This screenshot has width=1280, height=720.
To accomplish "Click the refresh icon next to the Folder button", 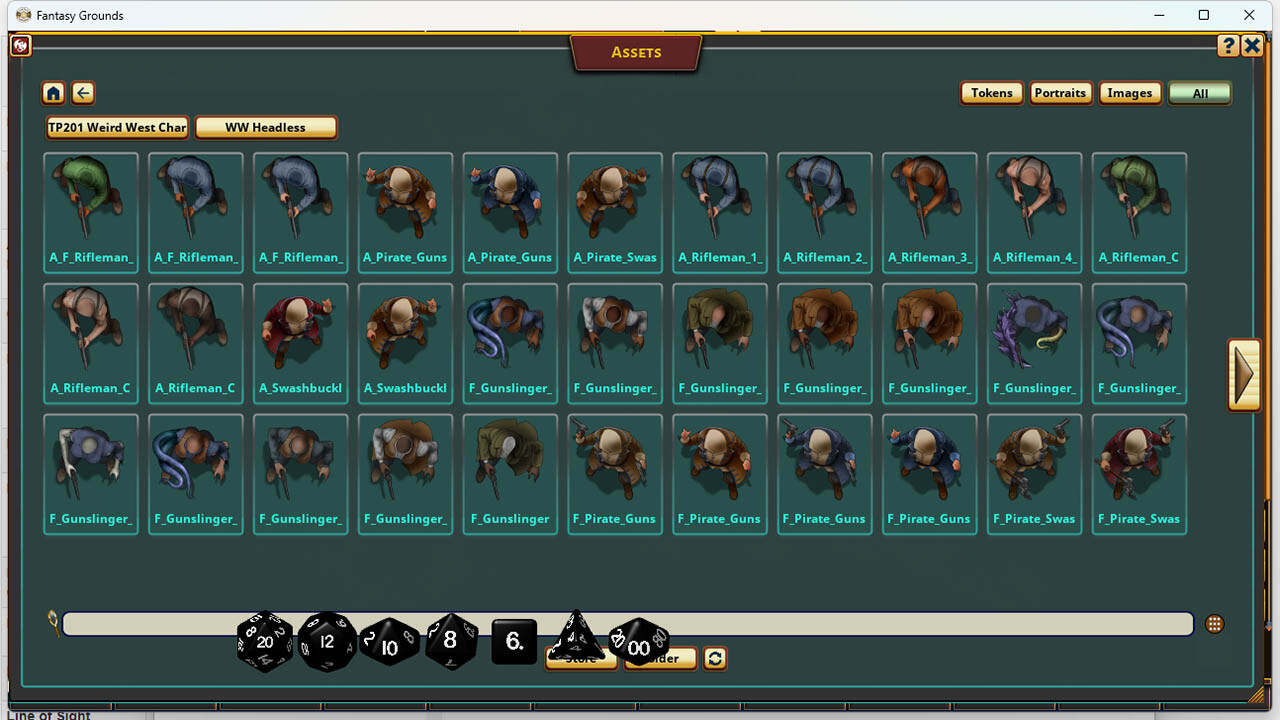I will tap(714, 658).
